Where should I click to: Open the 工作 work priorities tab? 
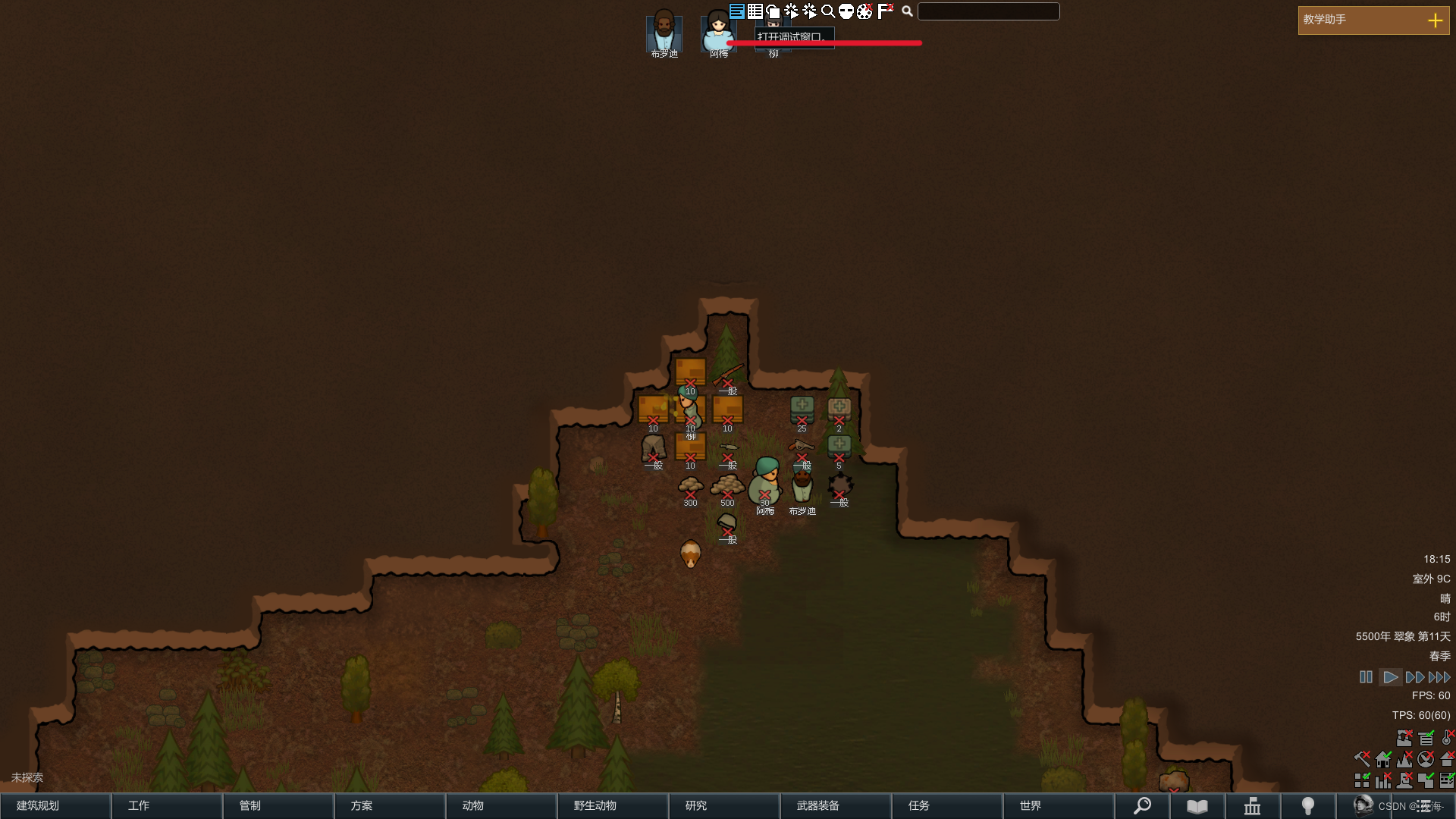point(167,805)
